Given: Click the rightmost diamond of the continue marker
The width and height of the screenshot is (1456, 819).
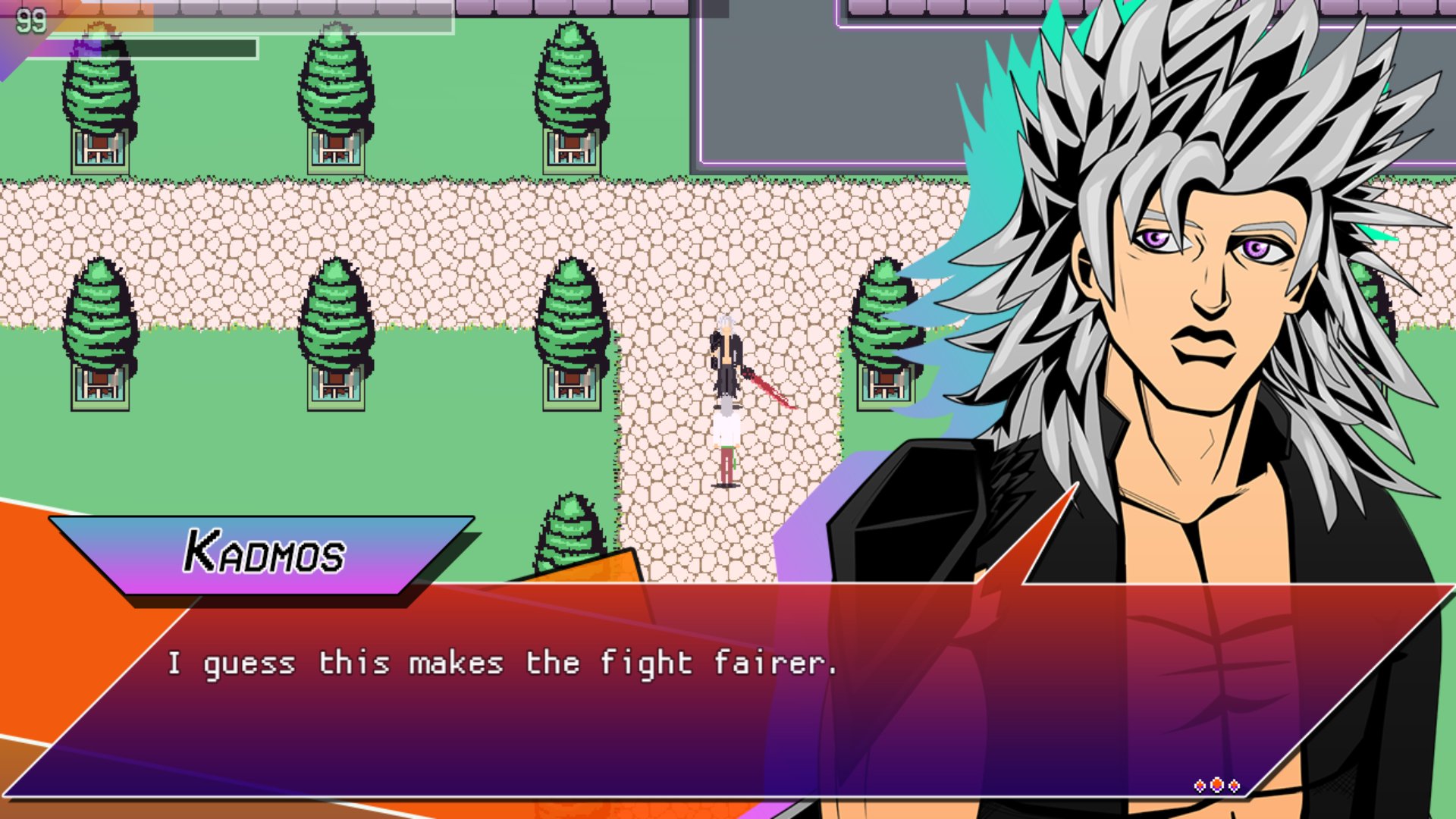Looking at the screenshot, I should pyautogui.click(x=1234, y=786).
